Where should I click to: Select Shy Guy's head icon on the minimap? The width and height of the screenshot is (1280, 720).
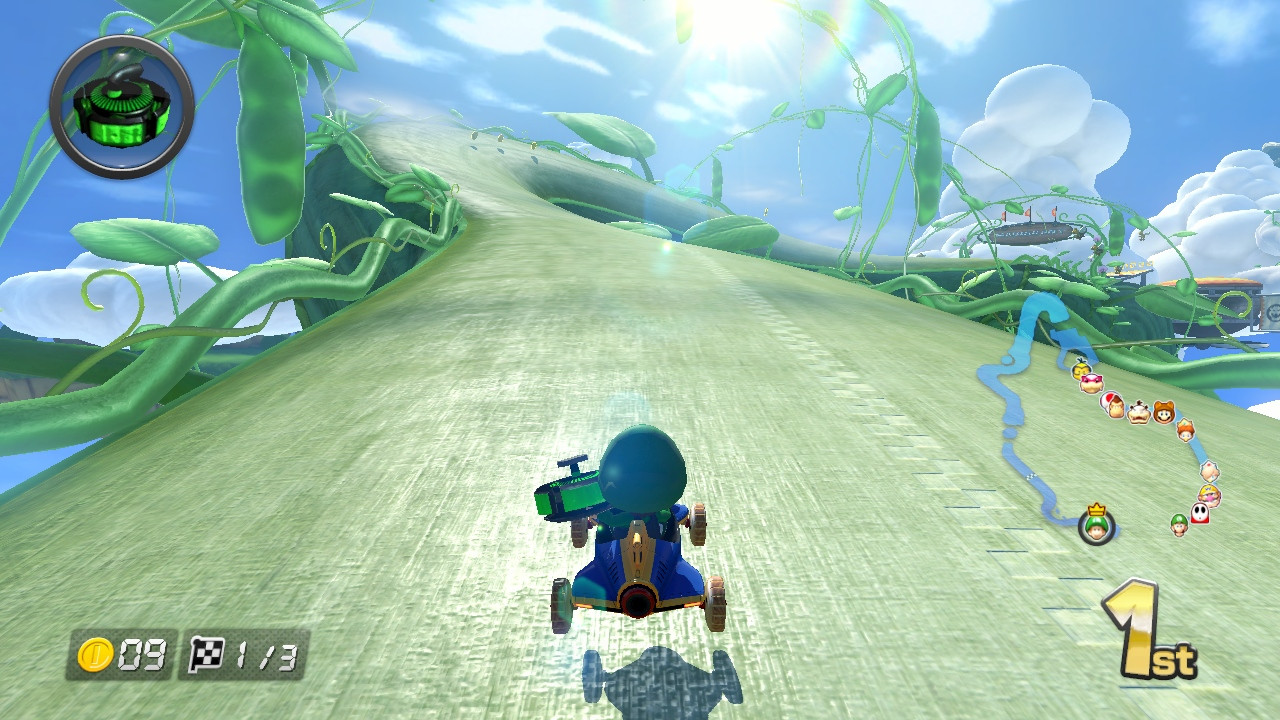(1199, 514)
